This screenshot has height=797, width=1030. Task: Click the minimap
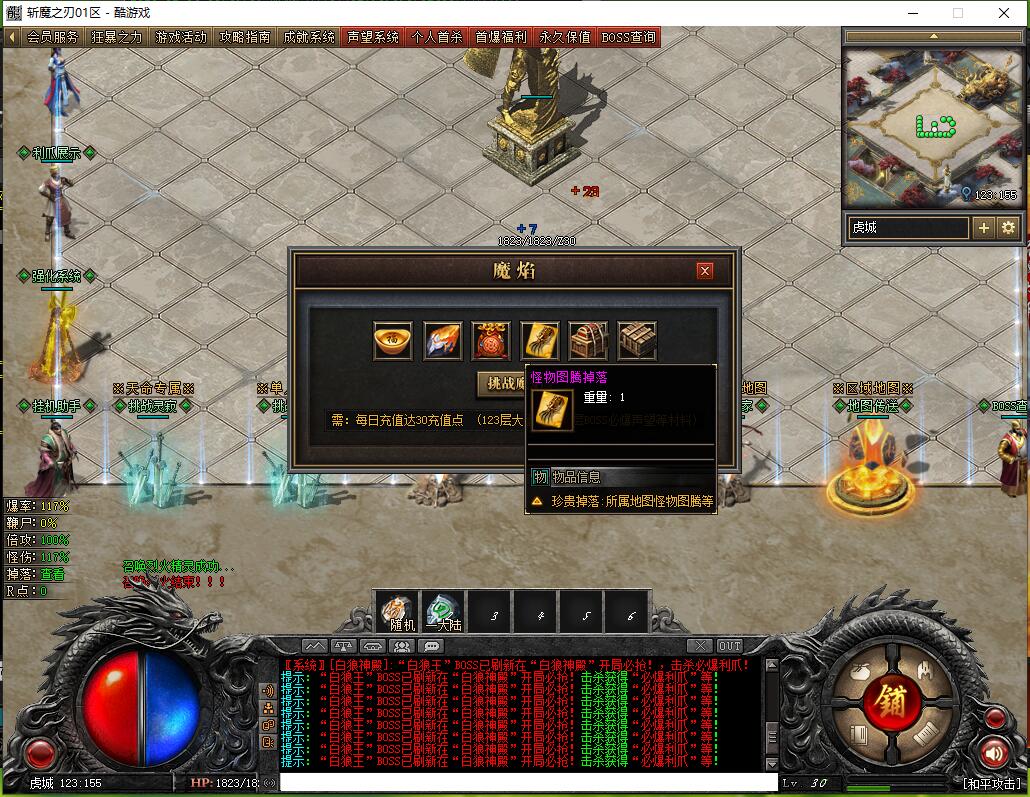coord(934,123)
